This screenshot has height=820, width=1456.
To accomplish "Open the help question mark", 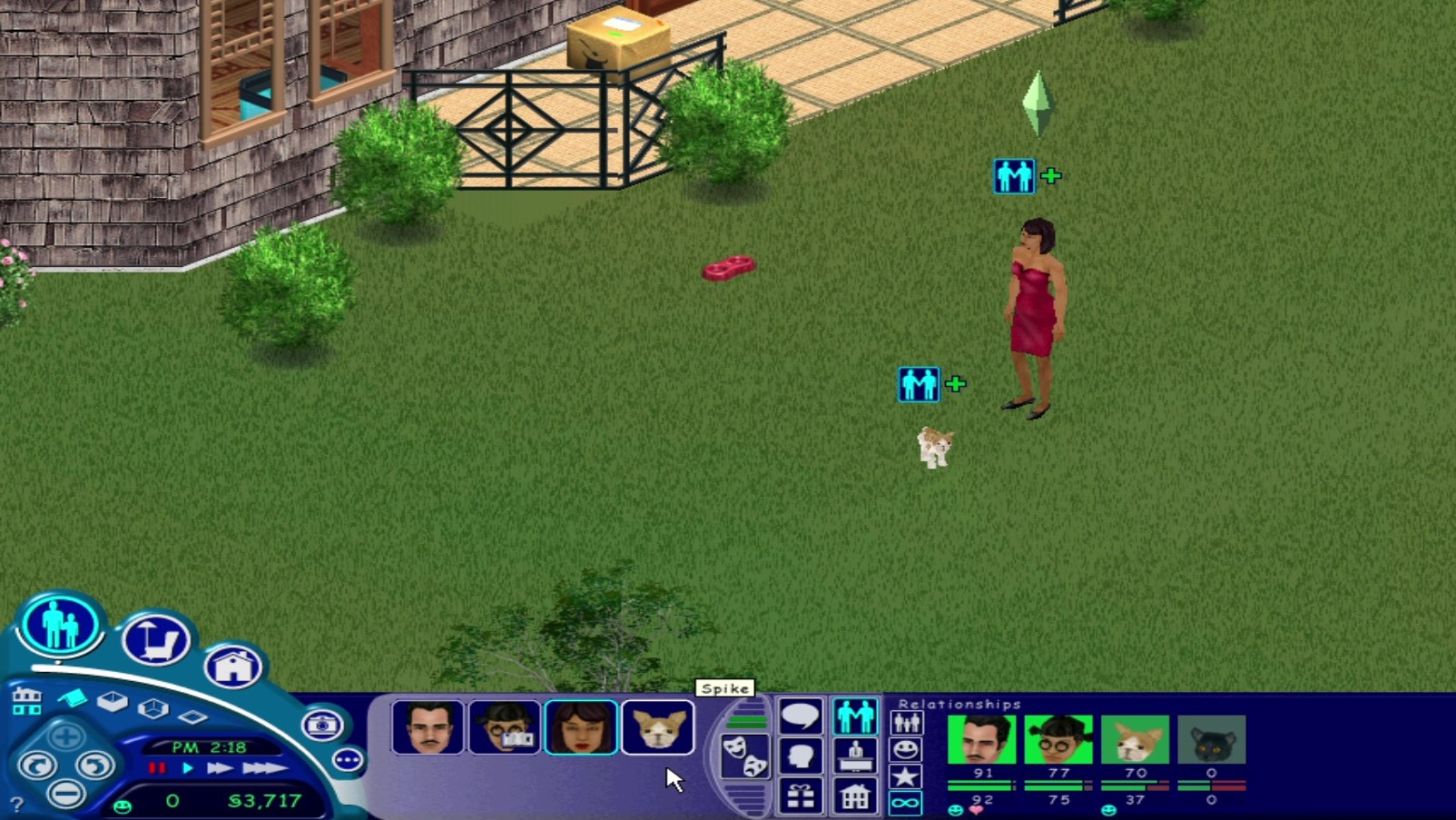I will (x=16, y=804).
